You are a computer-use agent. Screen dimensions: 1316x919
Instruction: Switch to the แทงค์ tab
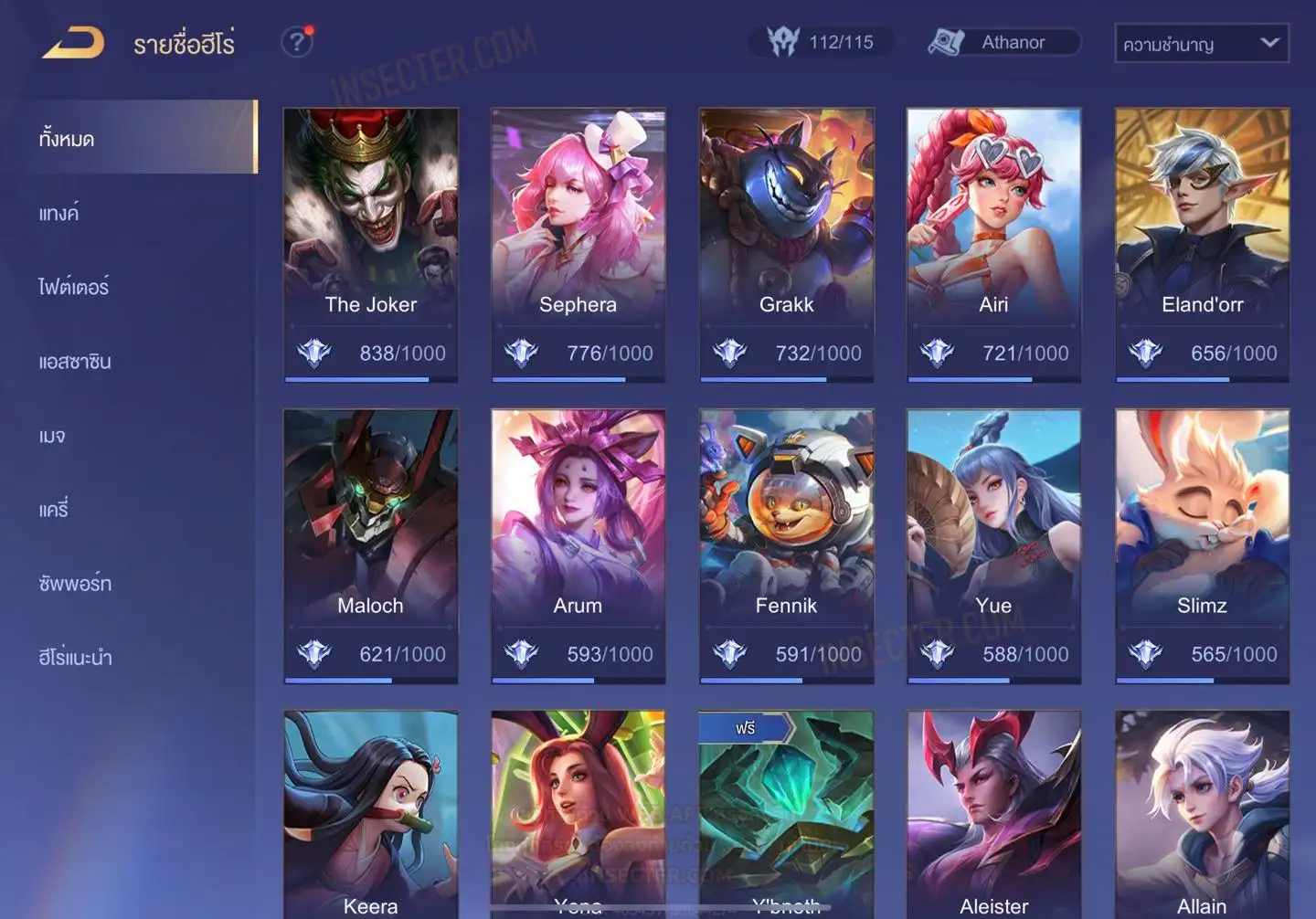pos(58,213)
